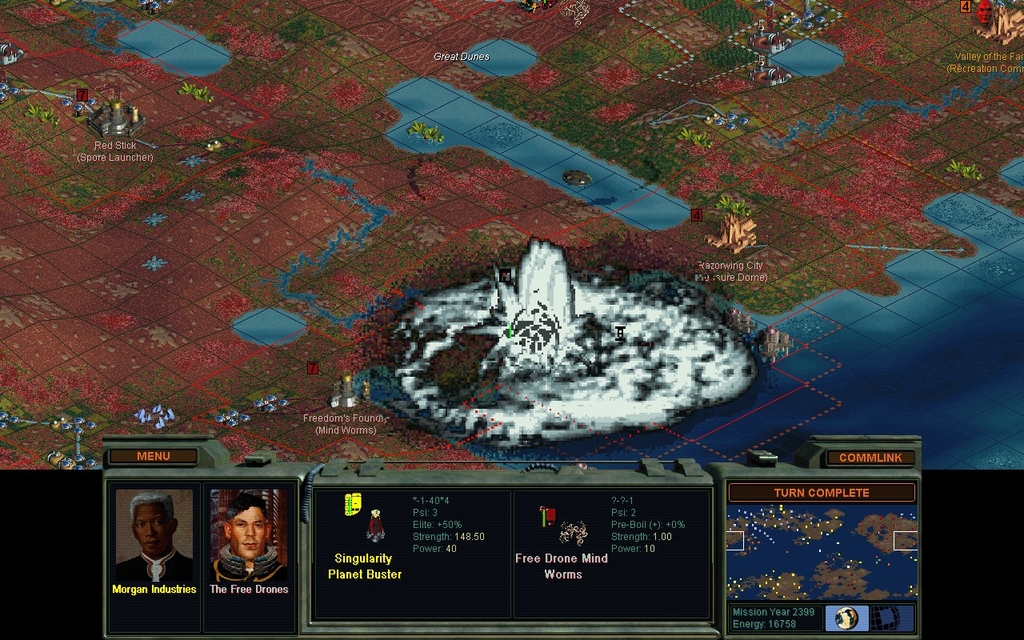The image size is (1024, 640).
Task: Click the TURN COMPLETE button
Action: click(x=821, y=492)
